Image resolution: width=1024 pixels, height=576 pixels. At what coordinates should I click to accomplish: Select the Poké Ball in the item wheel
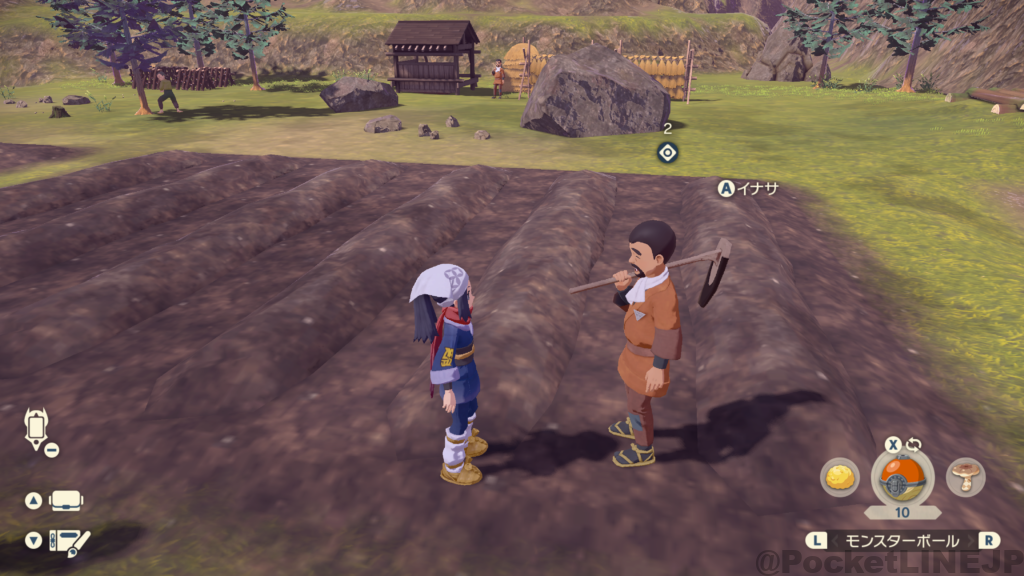coord(902,478)
